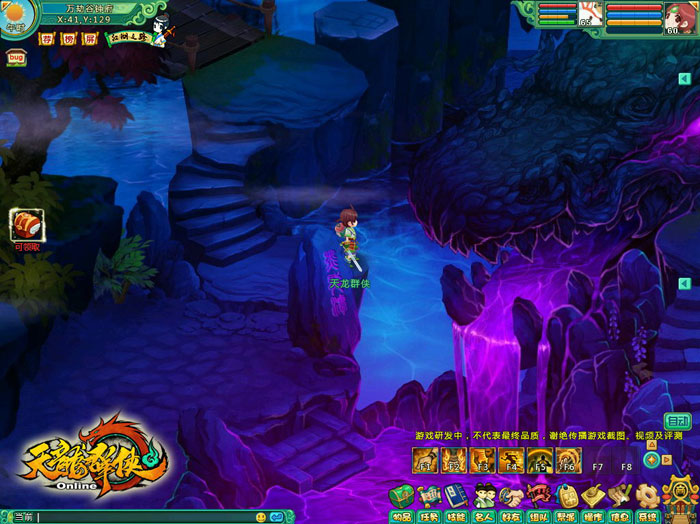Click the bug report icon
This screenshot has width=700, height=524.
(x=16, y=58)
